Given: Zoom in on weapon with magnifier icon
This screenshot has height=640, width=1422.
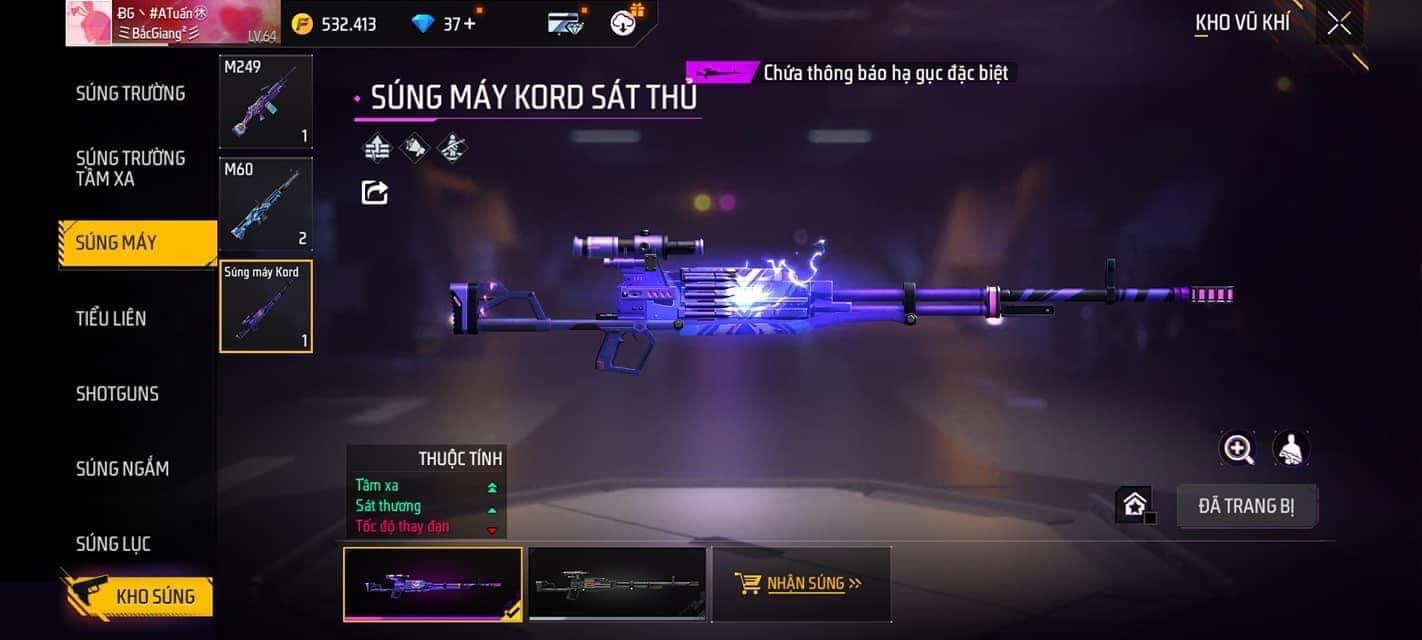Looking at the screenshot, I should click(1238, 449).
